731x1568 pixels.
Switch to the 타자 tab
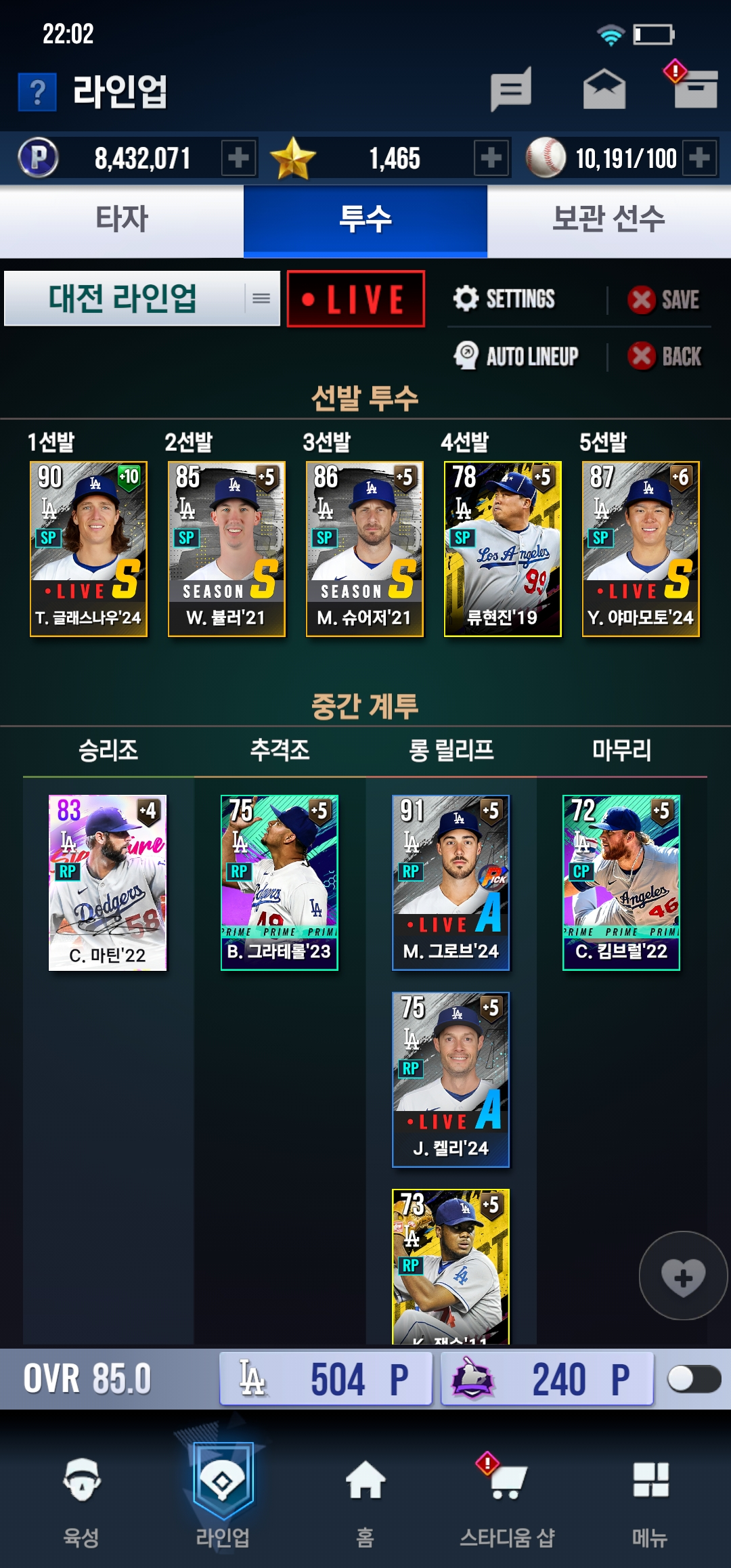point(122,220)
